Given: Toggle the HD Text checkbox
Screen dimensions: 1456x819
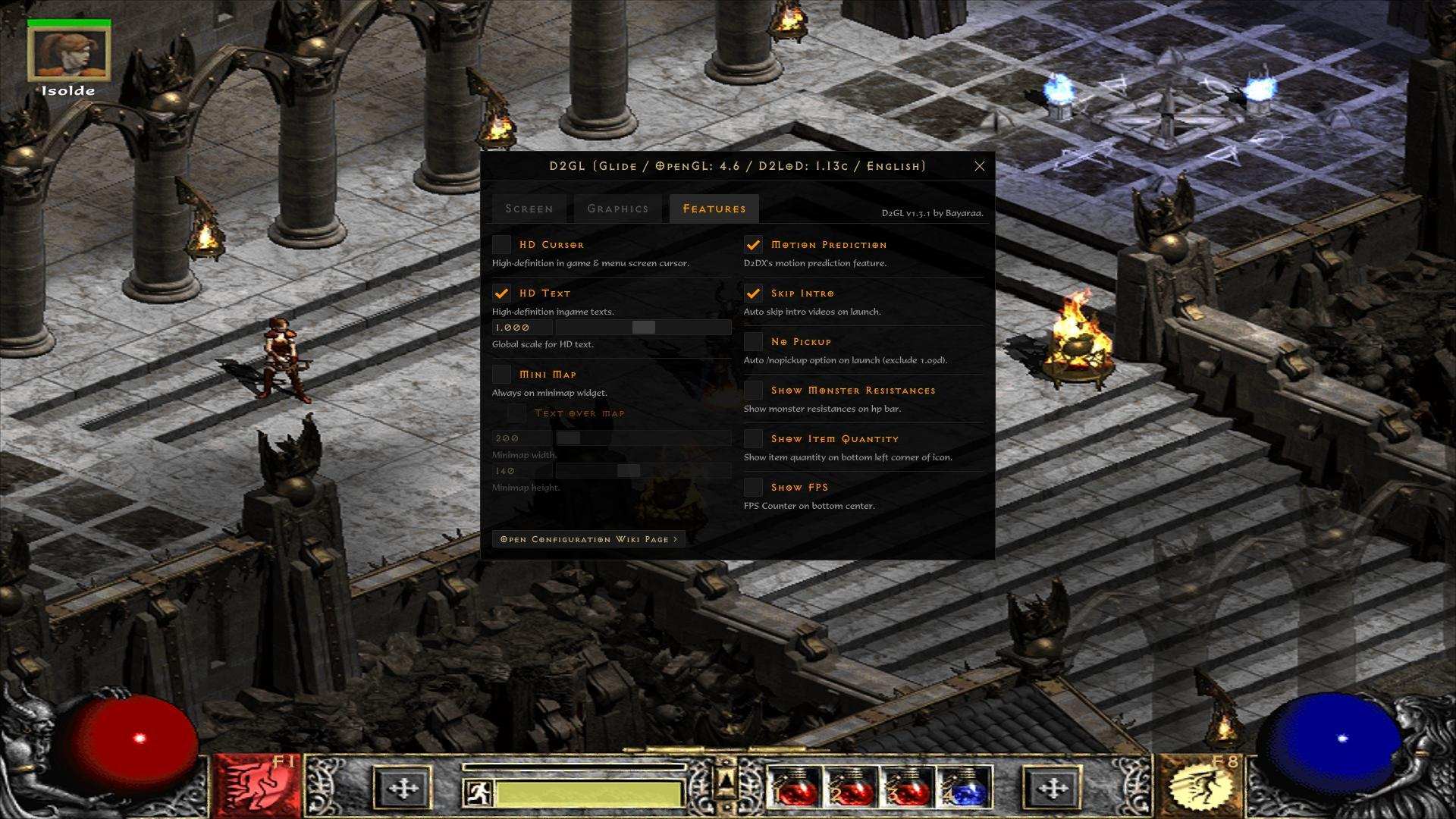Looking at the screenshot, I should [x=501, y=293].
